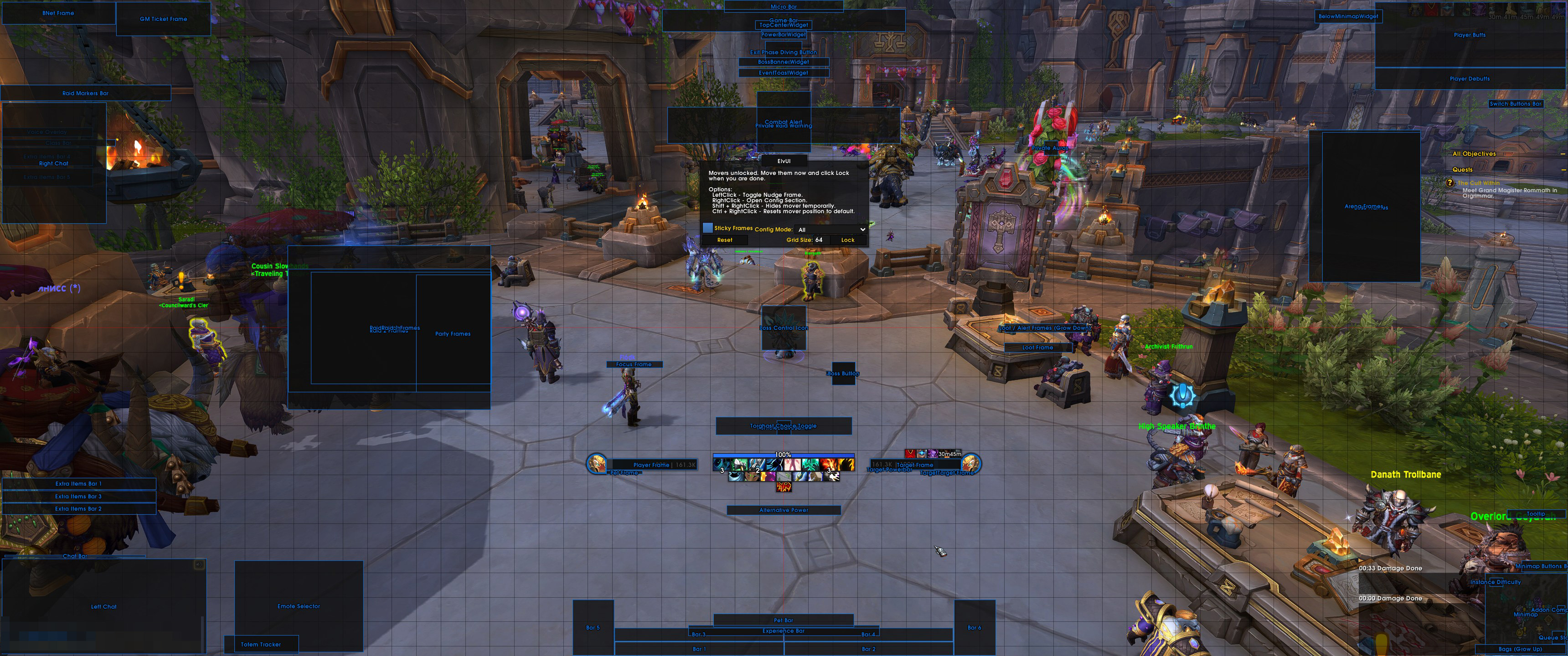Activate the red-orange lightning ability icon
This screenshot has width=1568, height=656.
click(784, 487)
